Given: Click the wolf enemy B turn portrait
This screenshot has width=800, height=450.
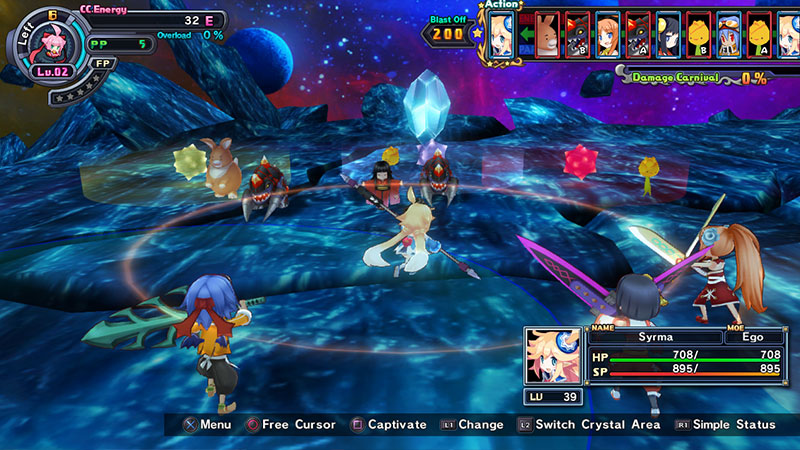Looking at the screenshot, I should click(x=577, y=34).
